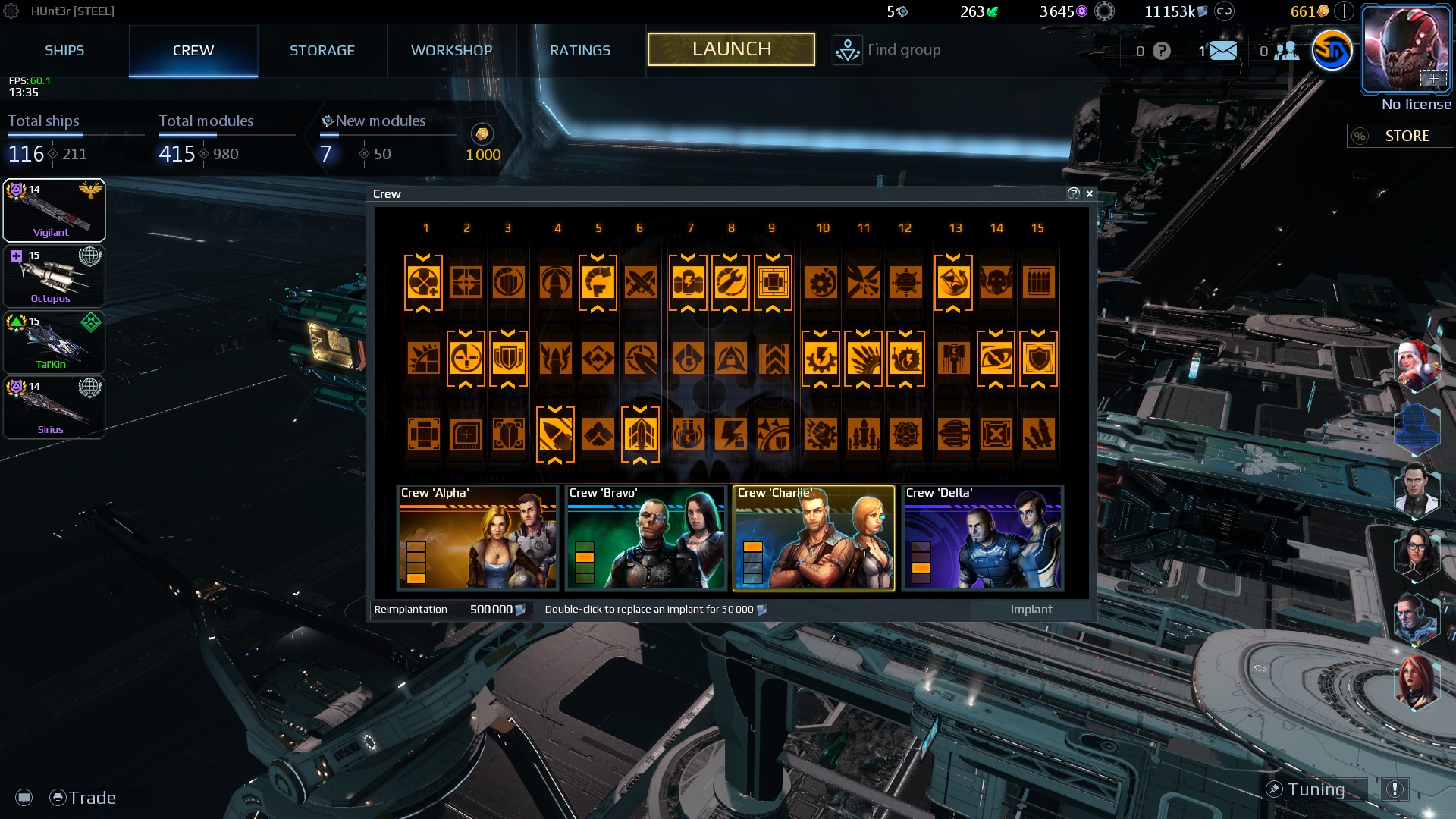Open the Store
Image resolution: width=1456 pixels, height=819 pixels.
1400,136
